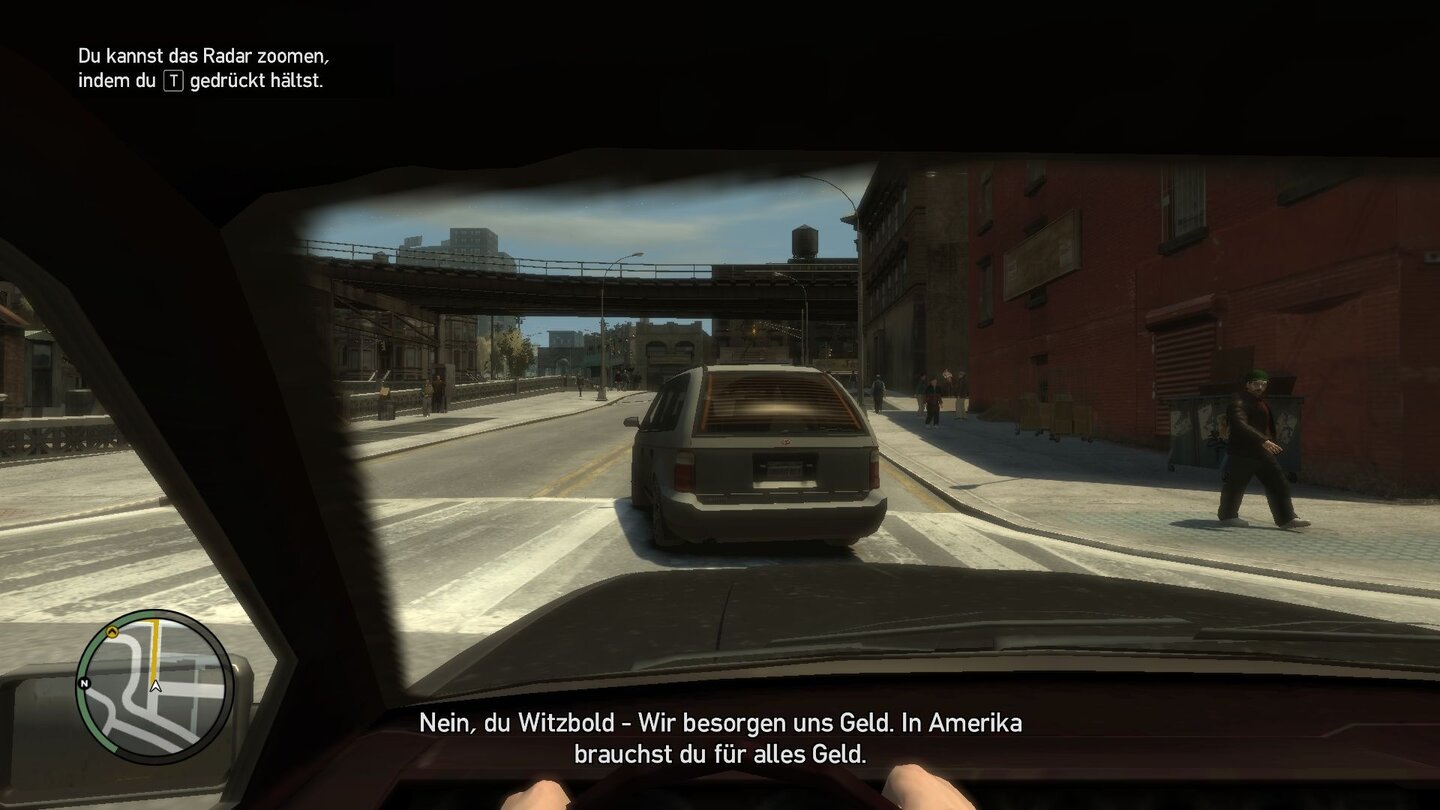1440x810 pixels.
Task: Click the boxed T key hint in the tutorial
Action: click(x=175, y=82)
